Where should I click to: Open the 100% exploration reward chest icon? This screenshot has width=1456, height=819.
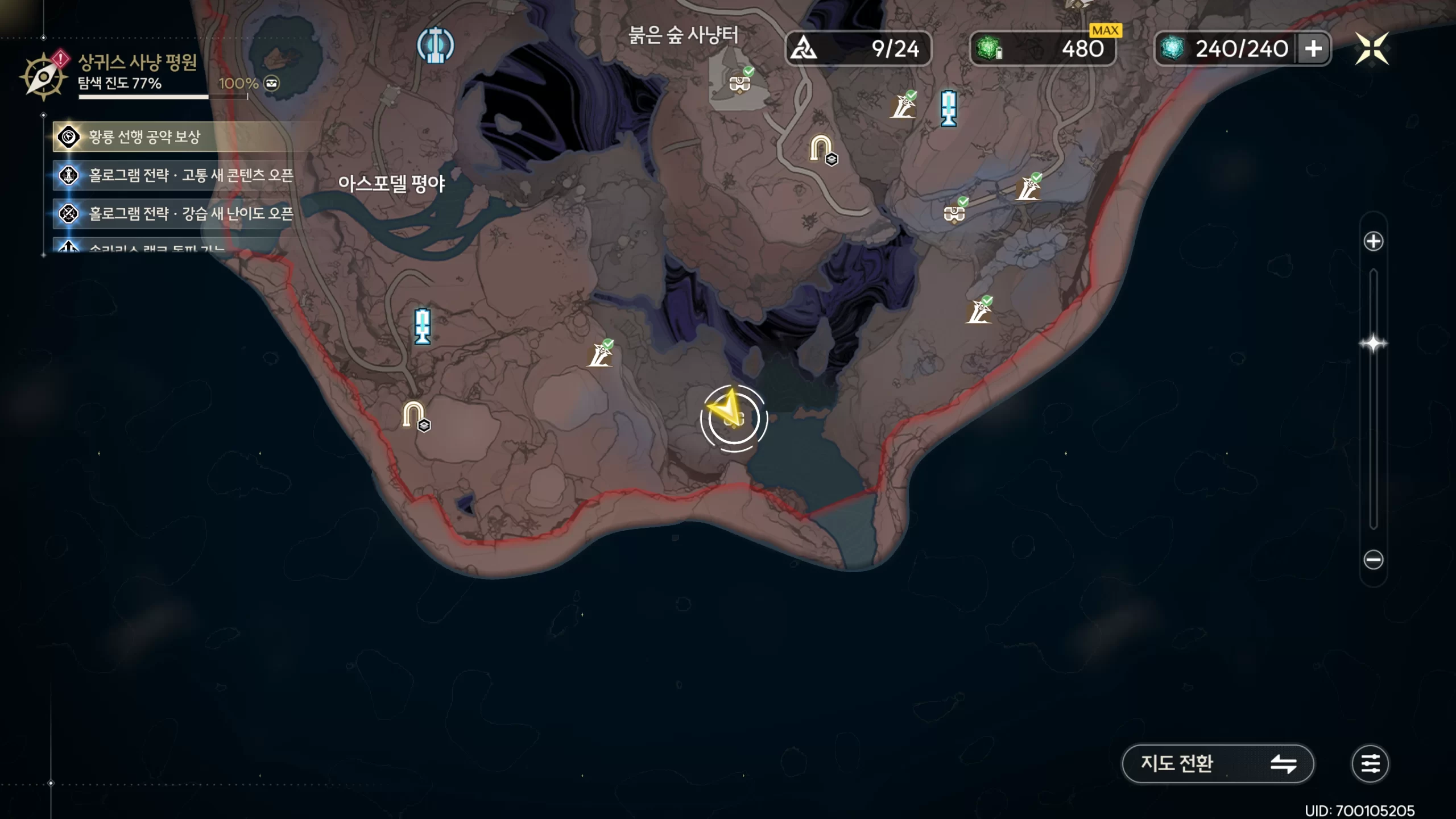pyautogui.click(x=272, y=84)
